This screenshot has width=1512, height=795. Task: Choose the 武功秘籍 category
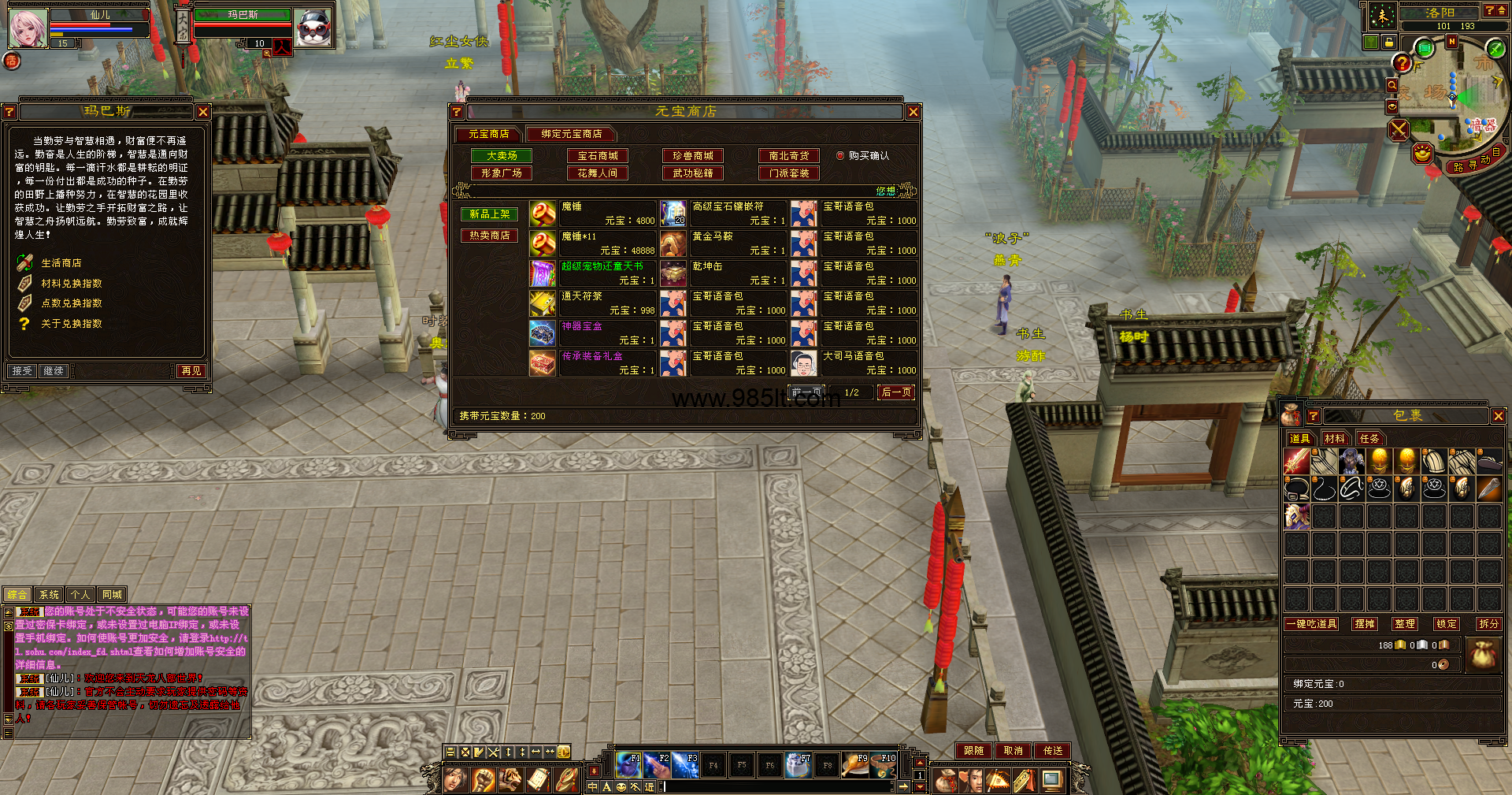point(693,173)
